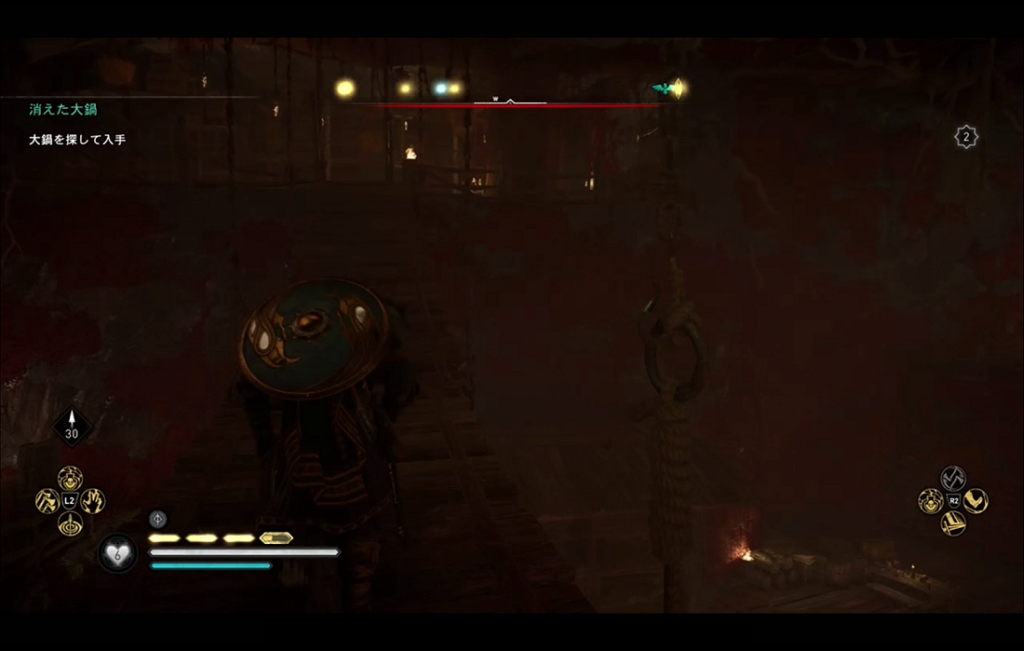Viewport: 1024px width, 651px height.
Task: Activate the top melee ability above R2
Action: tap(953, 478)
